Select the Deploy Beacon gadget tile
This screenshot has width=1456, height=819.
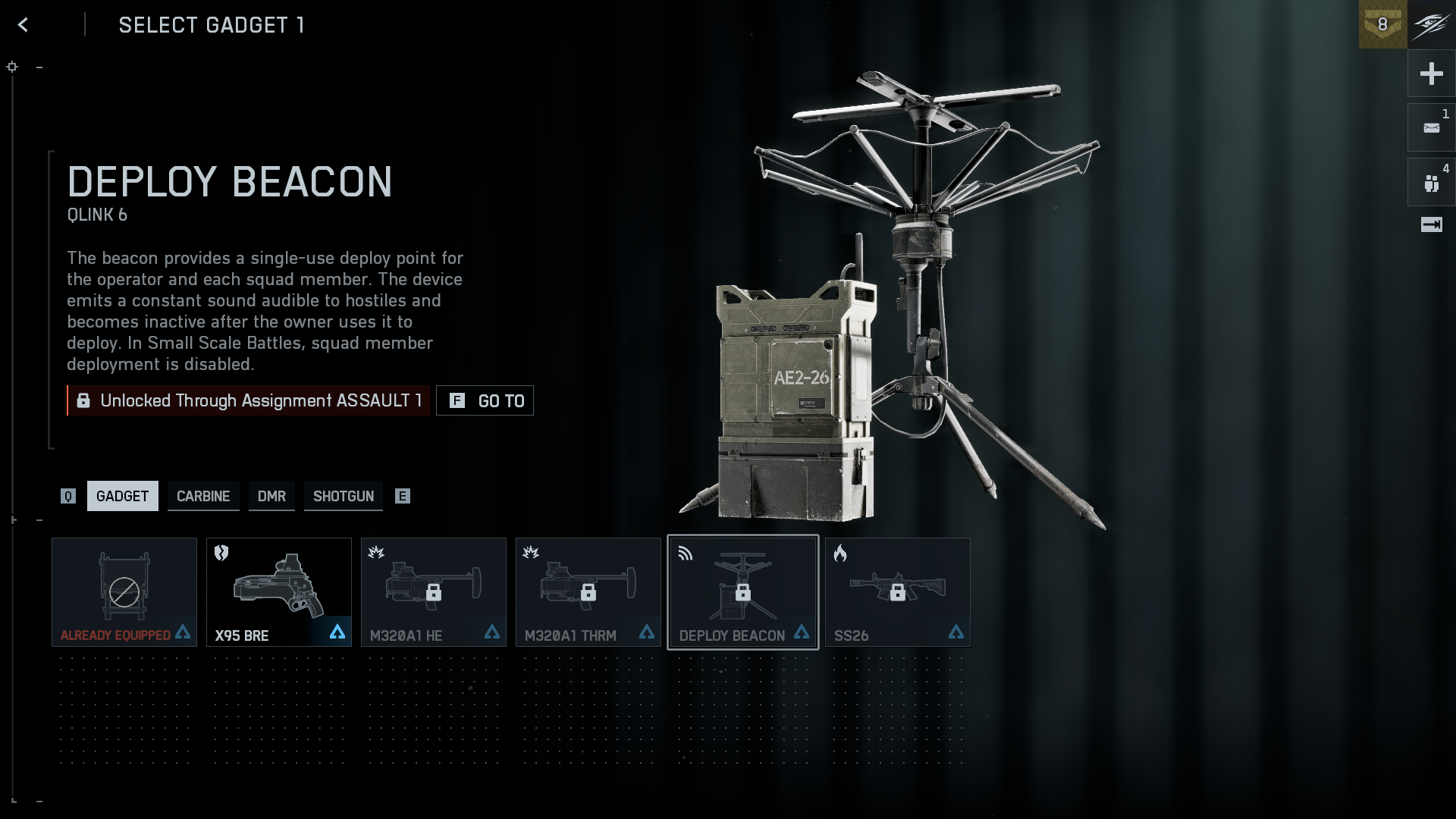click(x=743, y=592)
